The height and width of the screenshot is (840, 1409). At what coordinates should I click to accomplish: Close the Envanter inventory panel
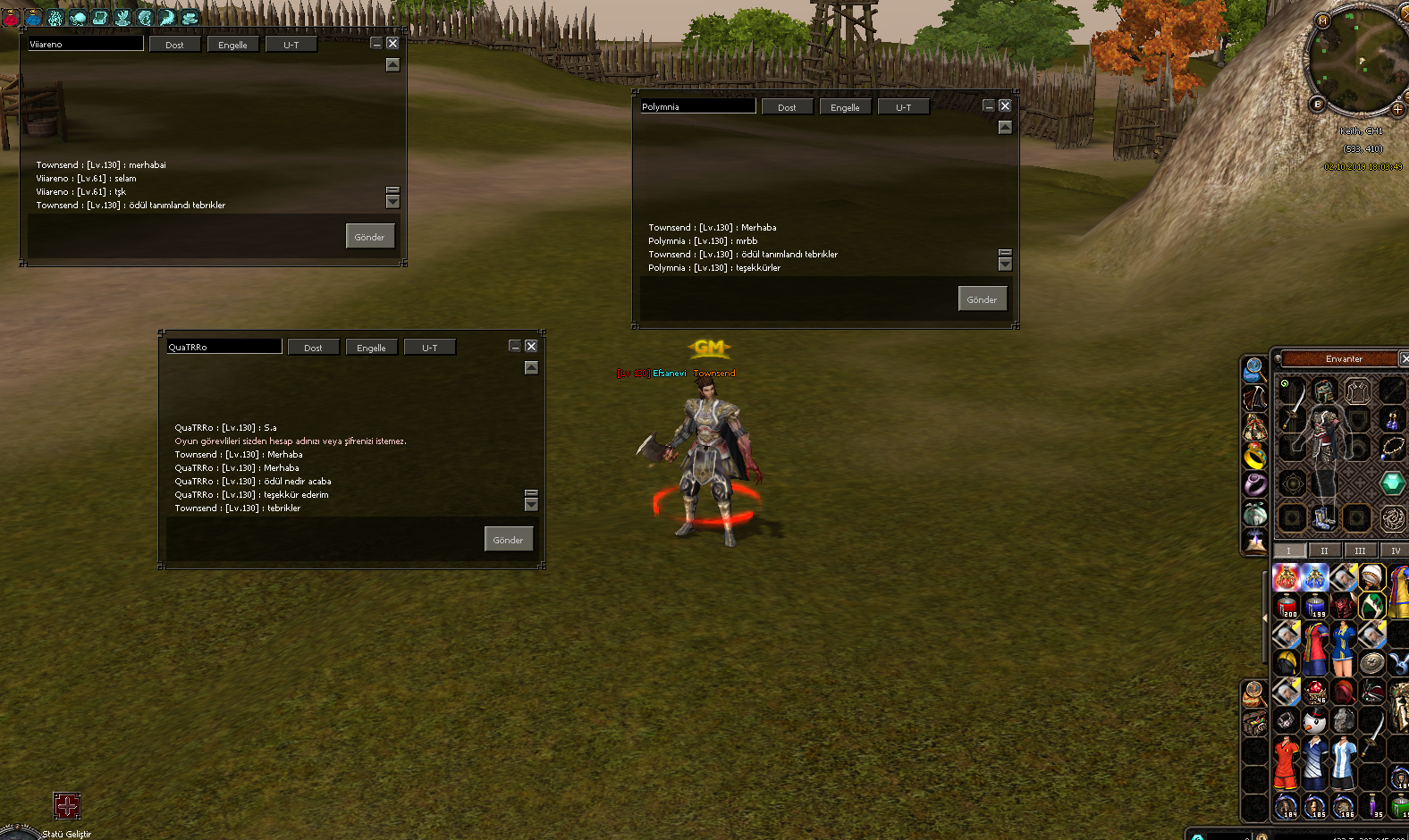pyautogui.click(x=1404, y=358)
